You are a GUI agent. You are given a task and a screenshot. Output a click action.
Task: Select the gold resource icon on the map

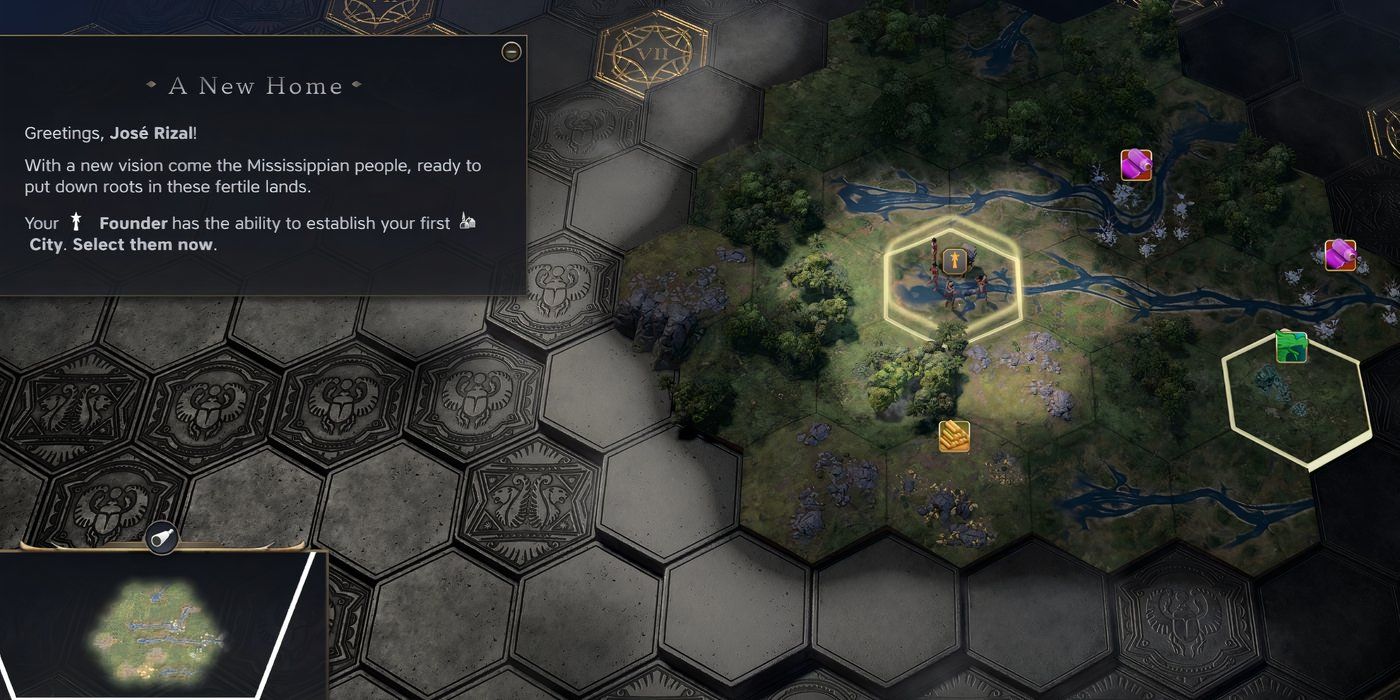(954, 436)
